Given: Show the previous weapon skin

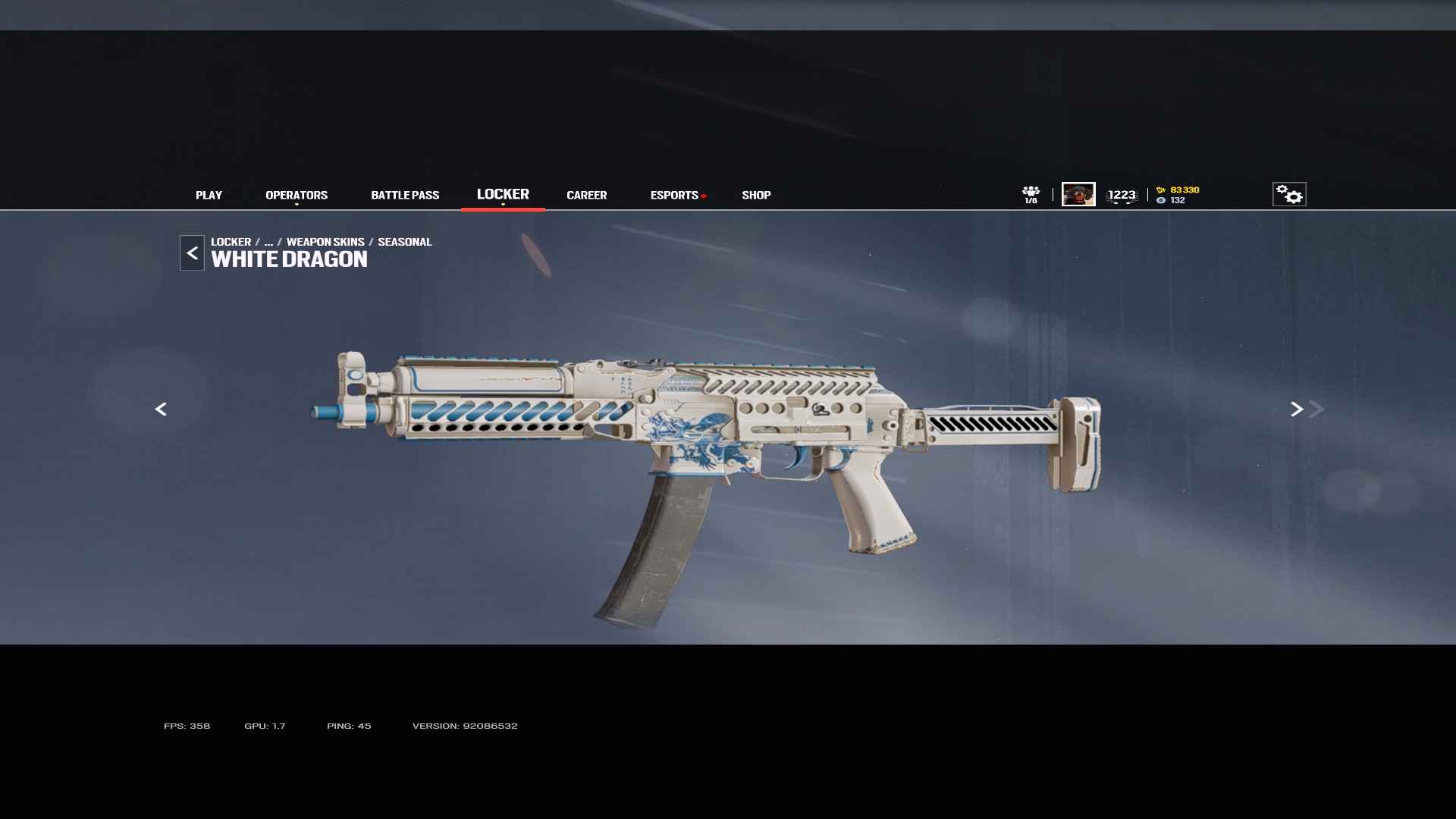Looking at the screenshot, I should pyautogui.click(x=161, y=409).
